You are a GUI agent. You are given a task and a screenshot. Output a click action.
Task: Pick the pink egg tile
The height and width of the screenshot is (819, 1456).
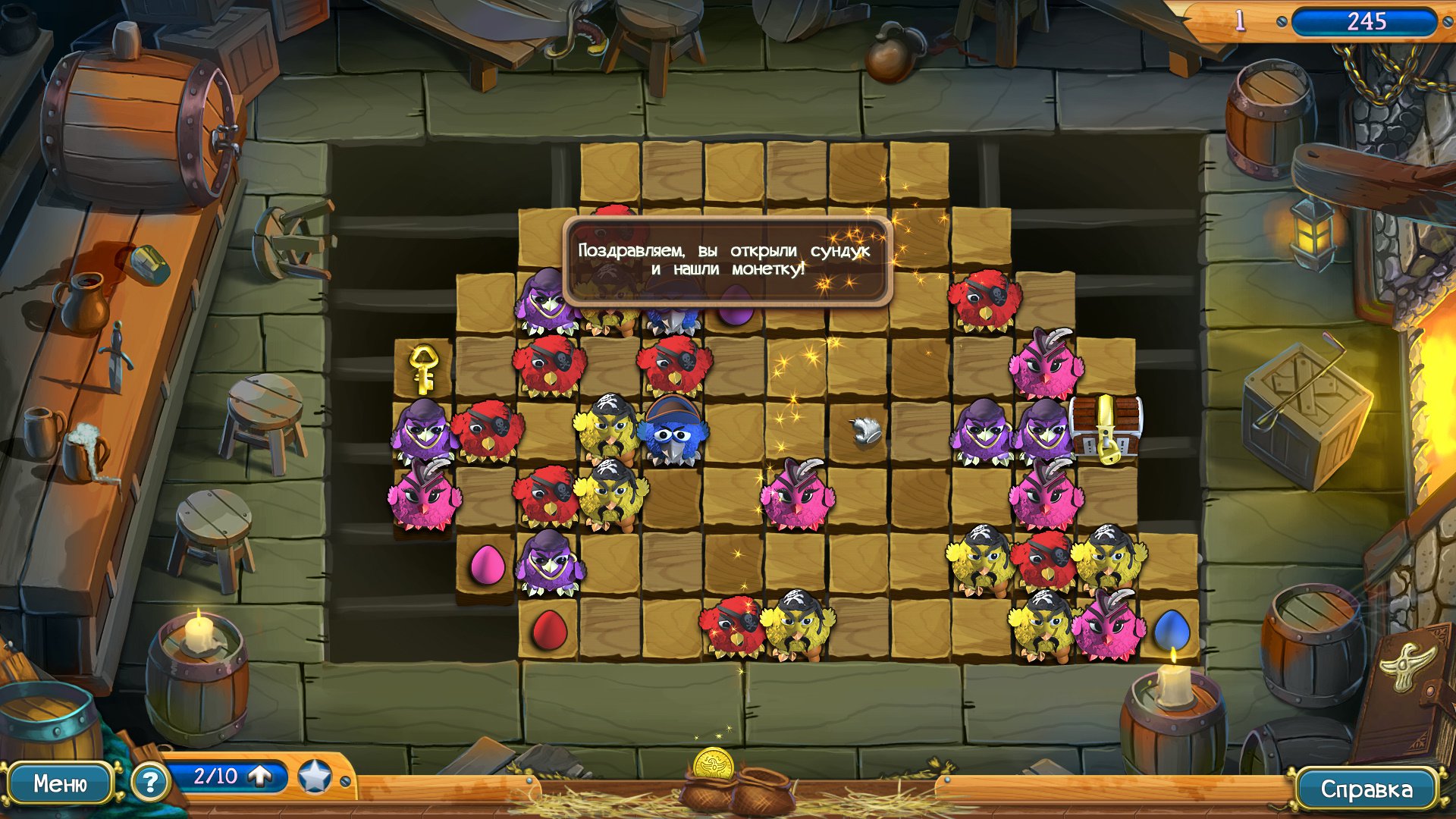pos(486,565)
